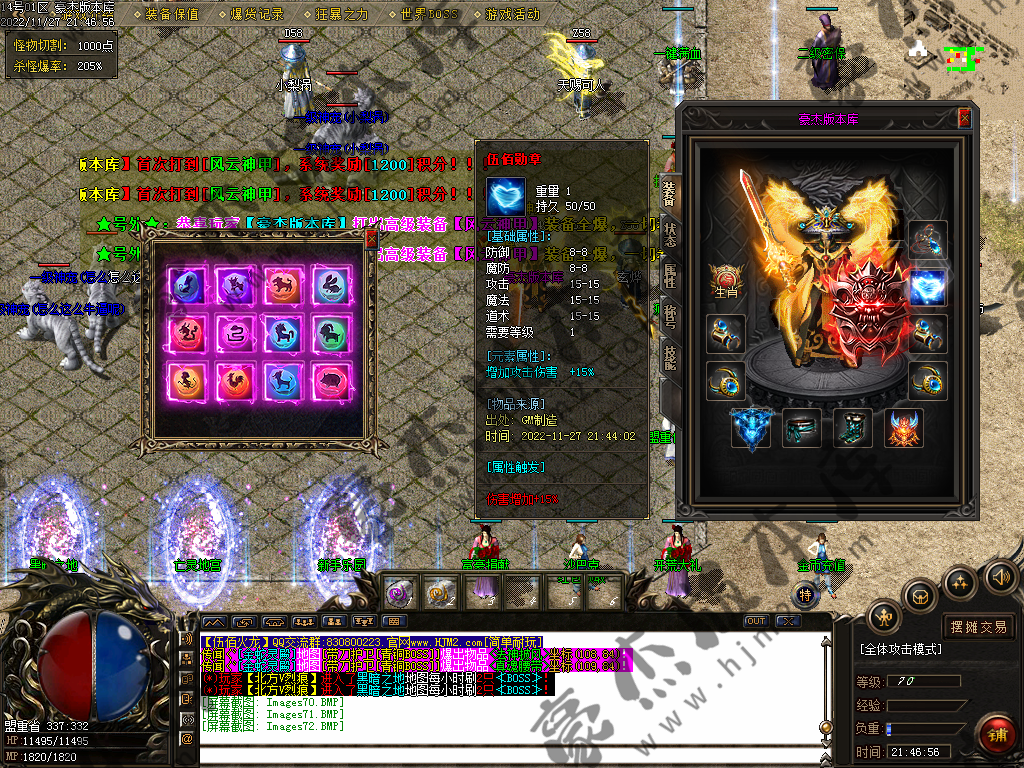Open the 生肖 zodiac button
The width and height of the screenshot is (1024, 768).
click(x=726, y=280)
